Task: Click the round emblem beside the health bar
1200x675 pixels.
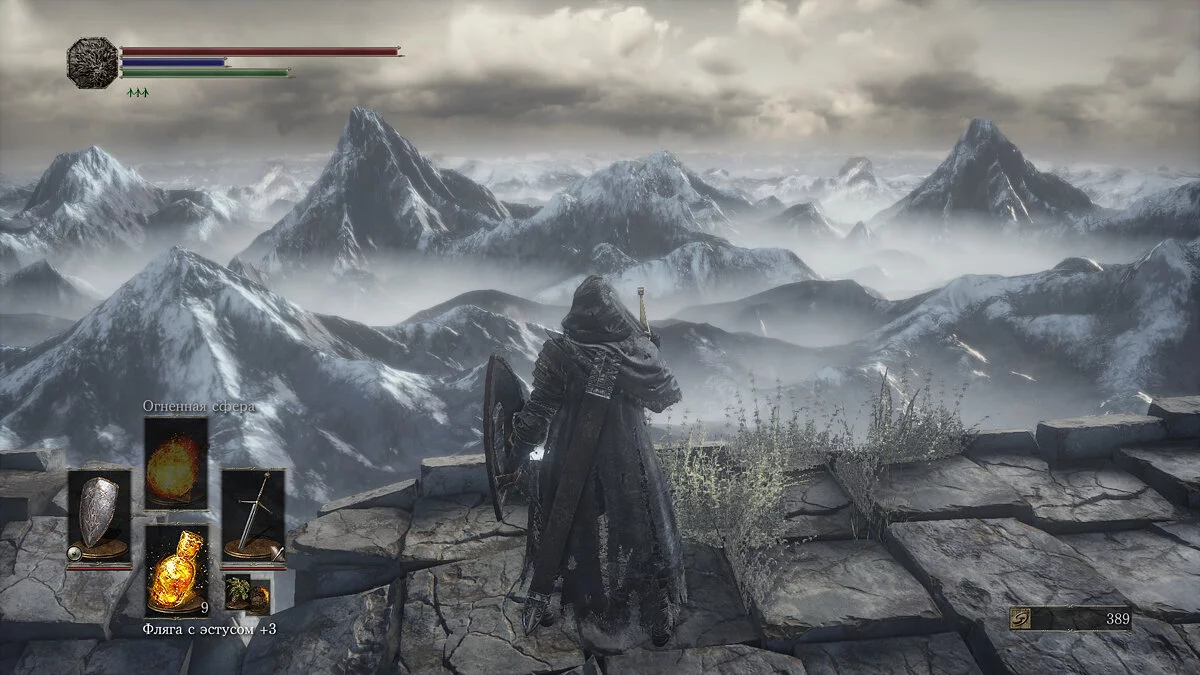Action: [x=92, y=62]
